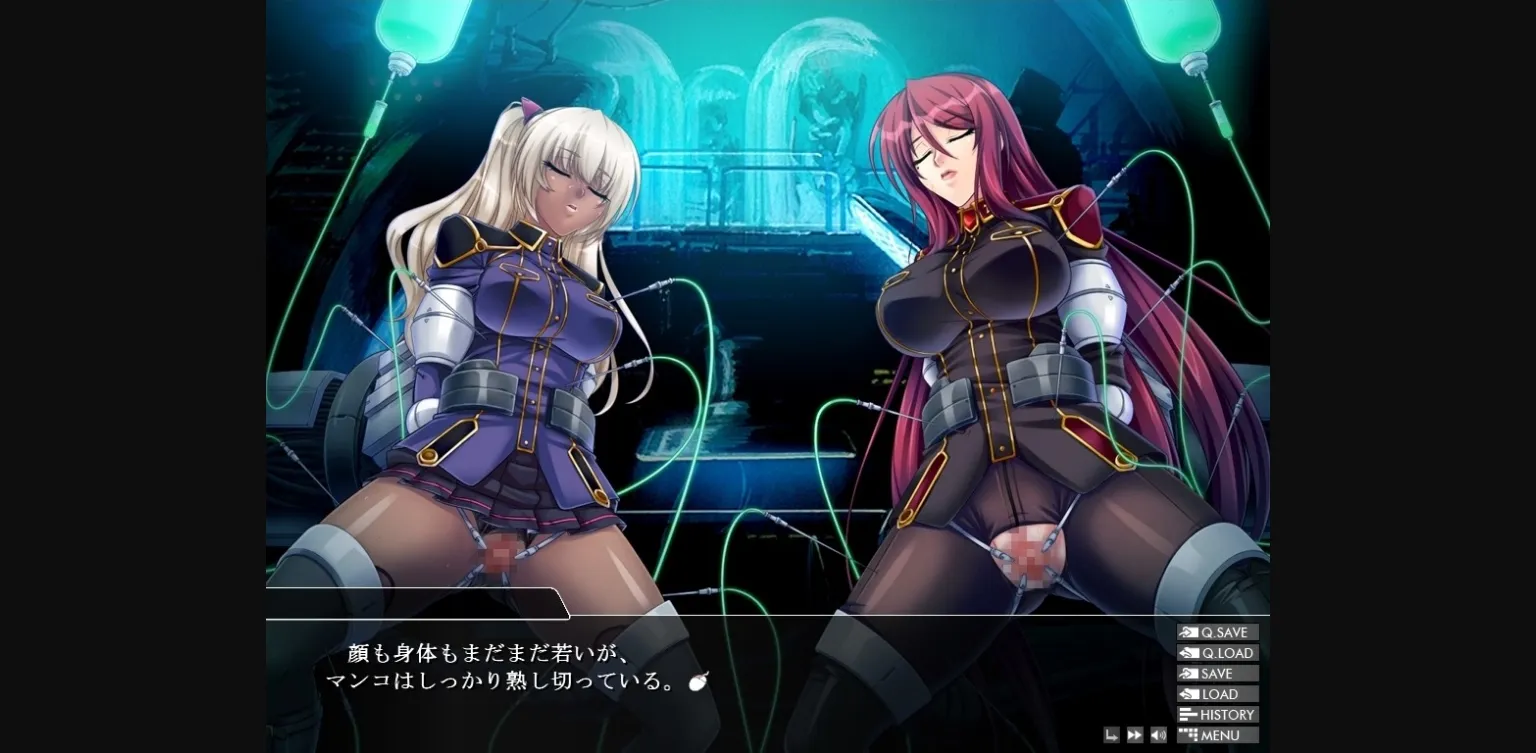Toggle auto-advance with the bent arrow icon
The width and height of the screenshot is (1536, 753).
coord(1111,735)
